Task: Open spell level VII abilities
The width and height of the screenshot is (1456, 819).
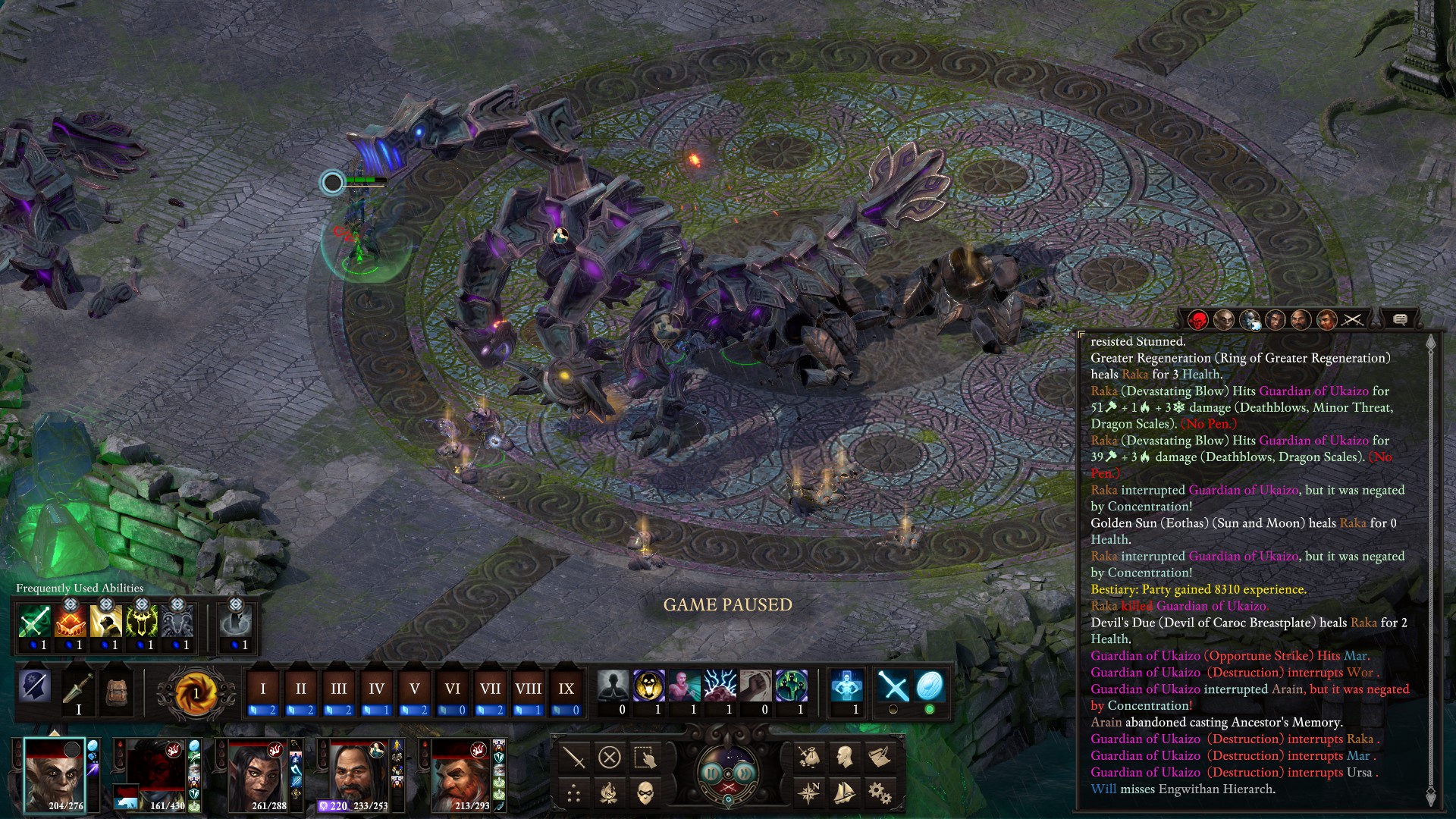Action: tap(490, 689)
